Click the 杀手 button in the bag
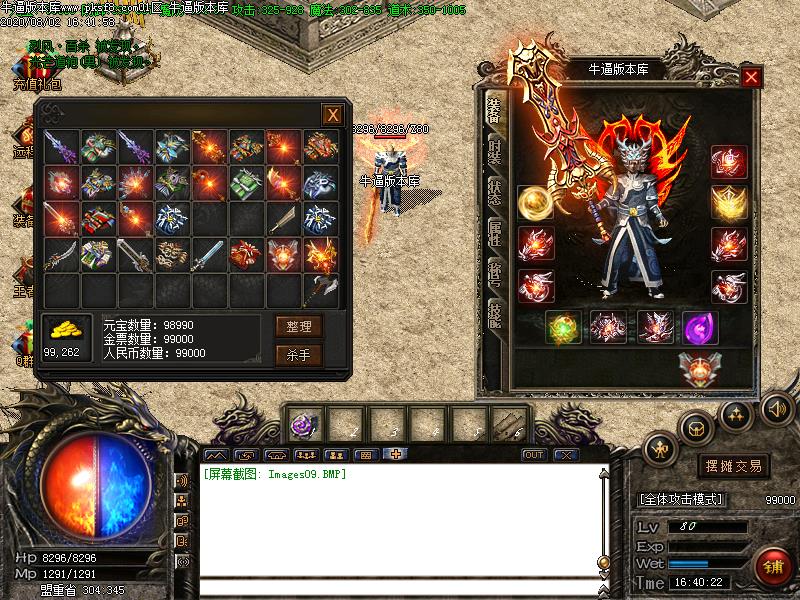 click(299, 354)
